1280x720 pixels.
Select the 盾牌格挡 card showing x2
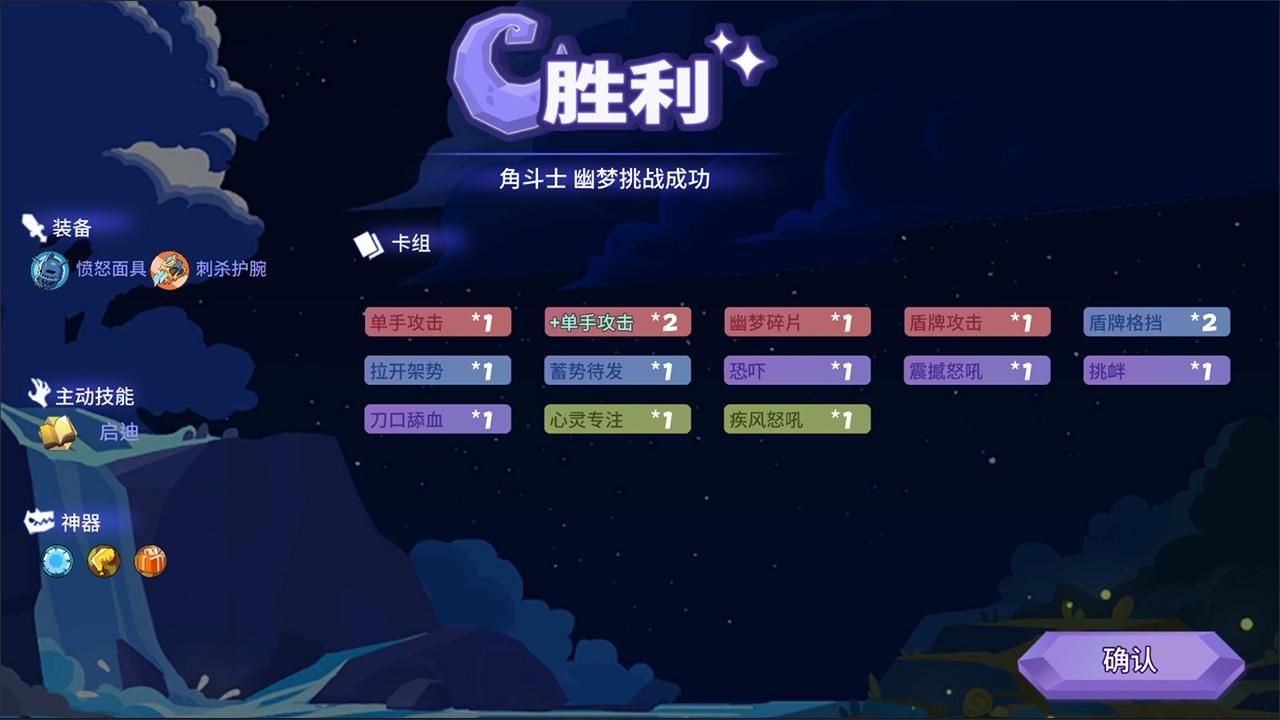coord(1157,322)
